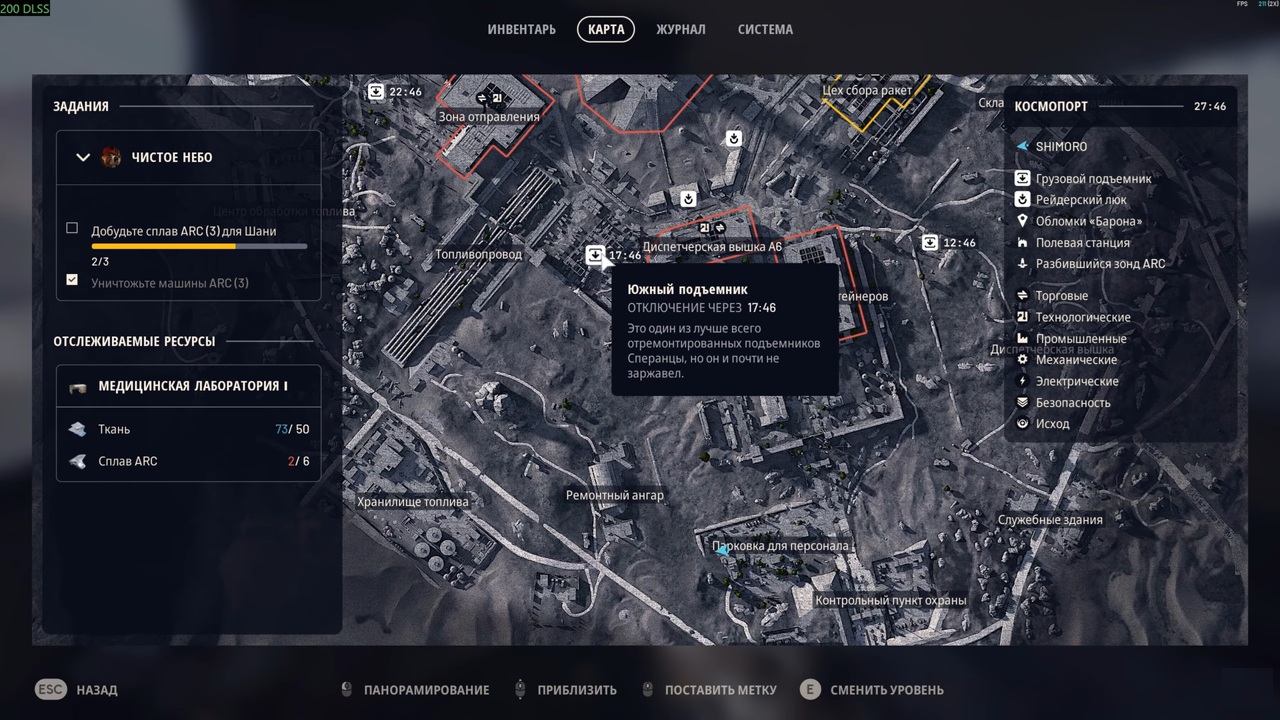Select the КАРТА tab
Image resolution: width=1280 pixels, height=720 pixels.
(606, 29)
